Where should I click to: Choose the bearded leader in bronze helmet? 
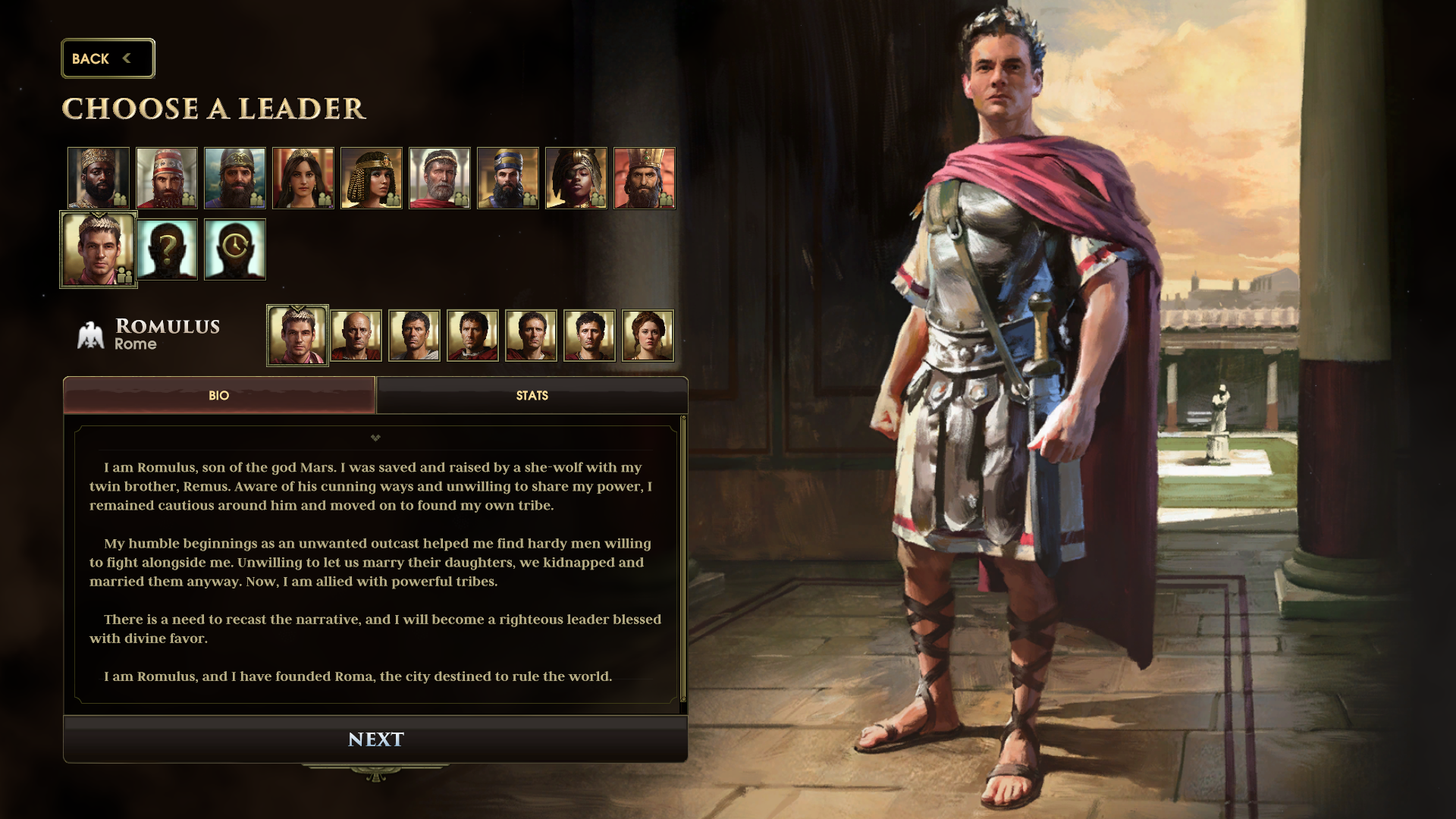235,178
